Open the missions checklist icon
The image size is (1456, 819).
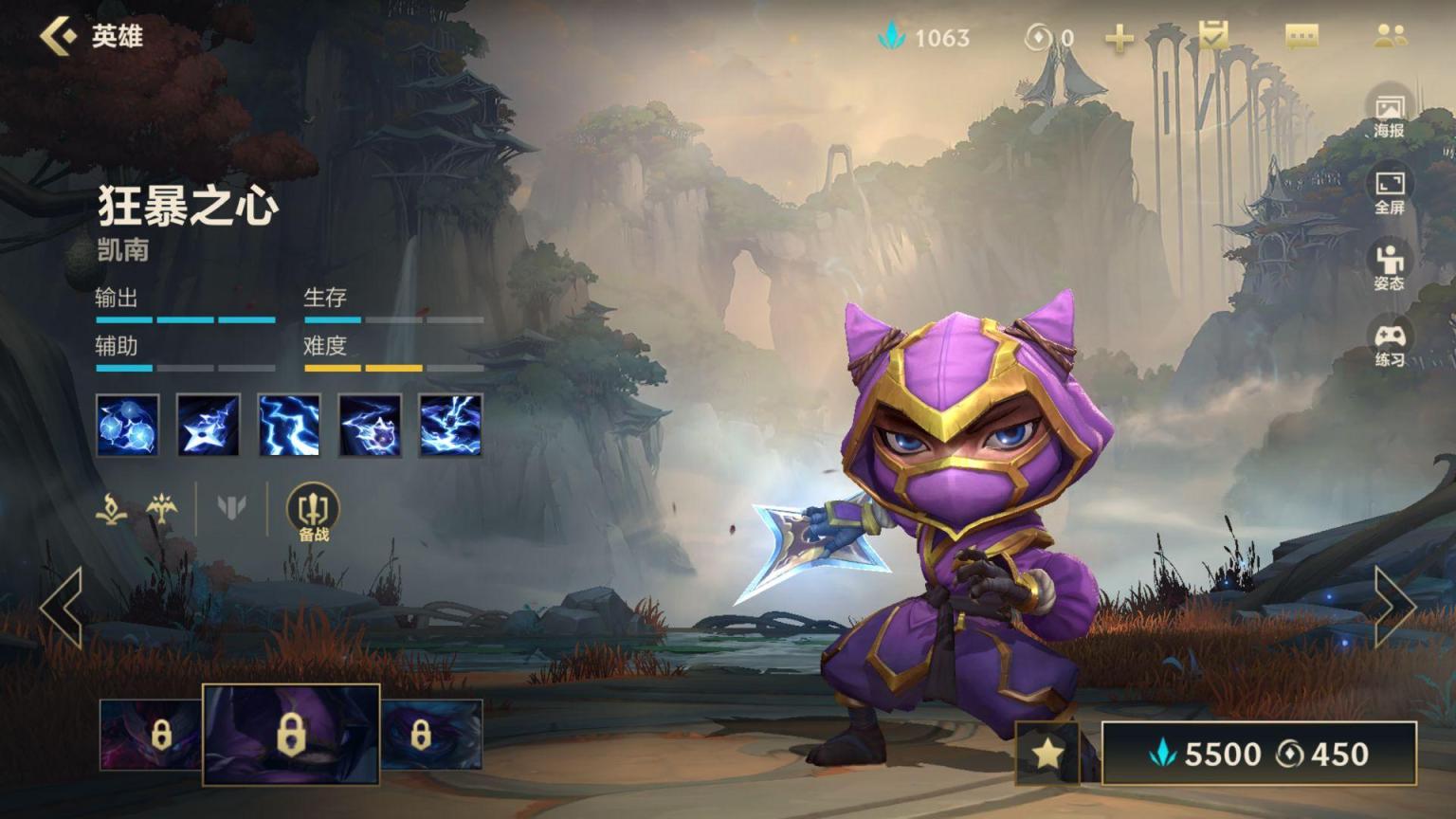1213,37
